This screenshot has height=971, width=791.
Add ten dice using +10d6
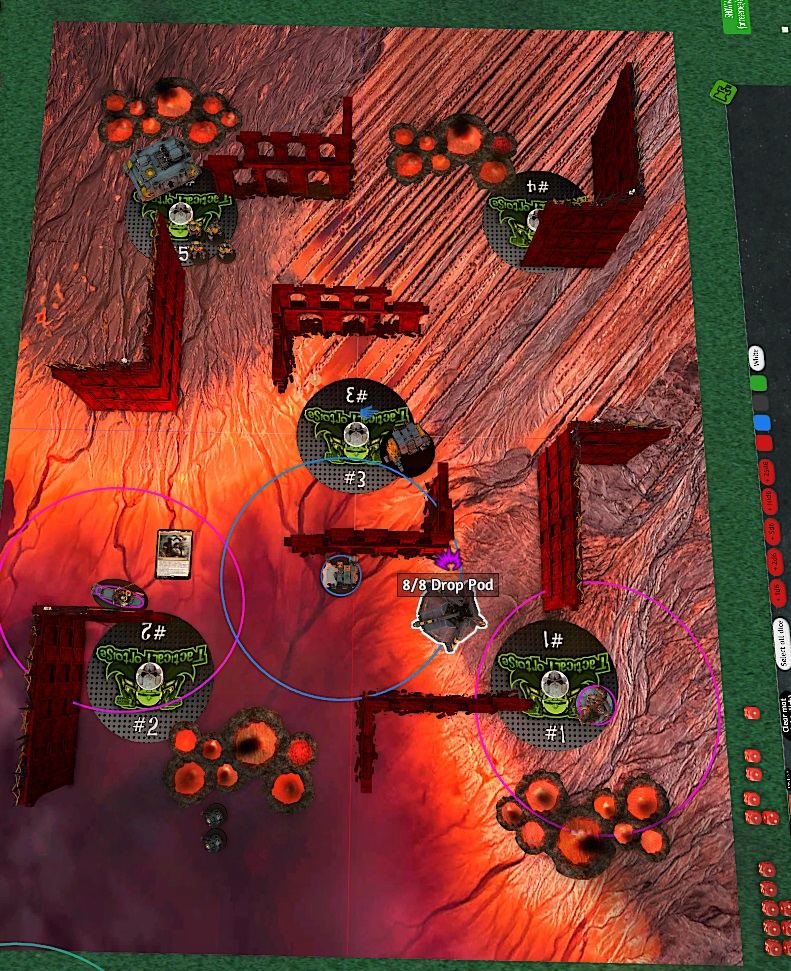point(770,502)
